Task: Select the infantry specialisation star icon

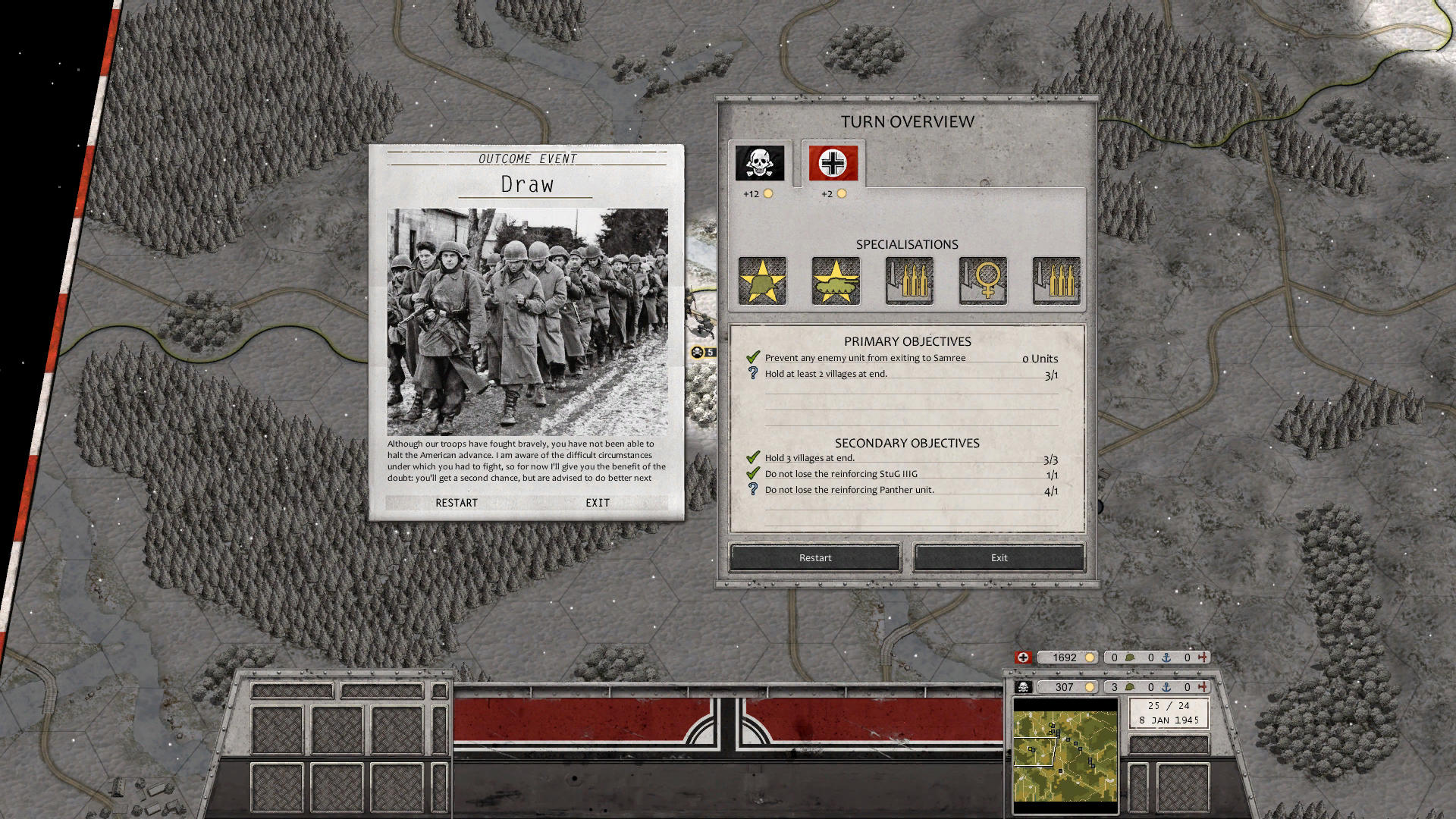Action: pos(761,280)
